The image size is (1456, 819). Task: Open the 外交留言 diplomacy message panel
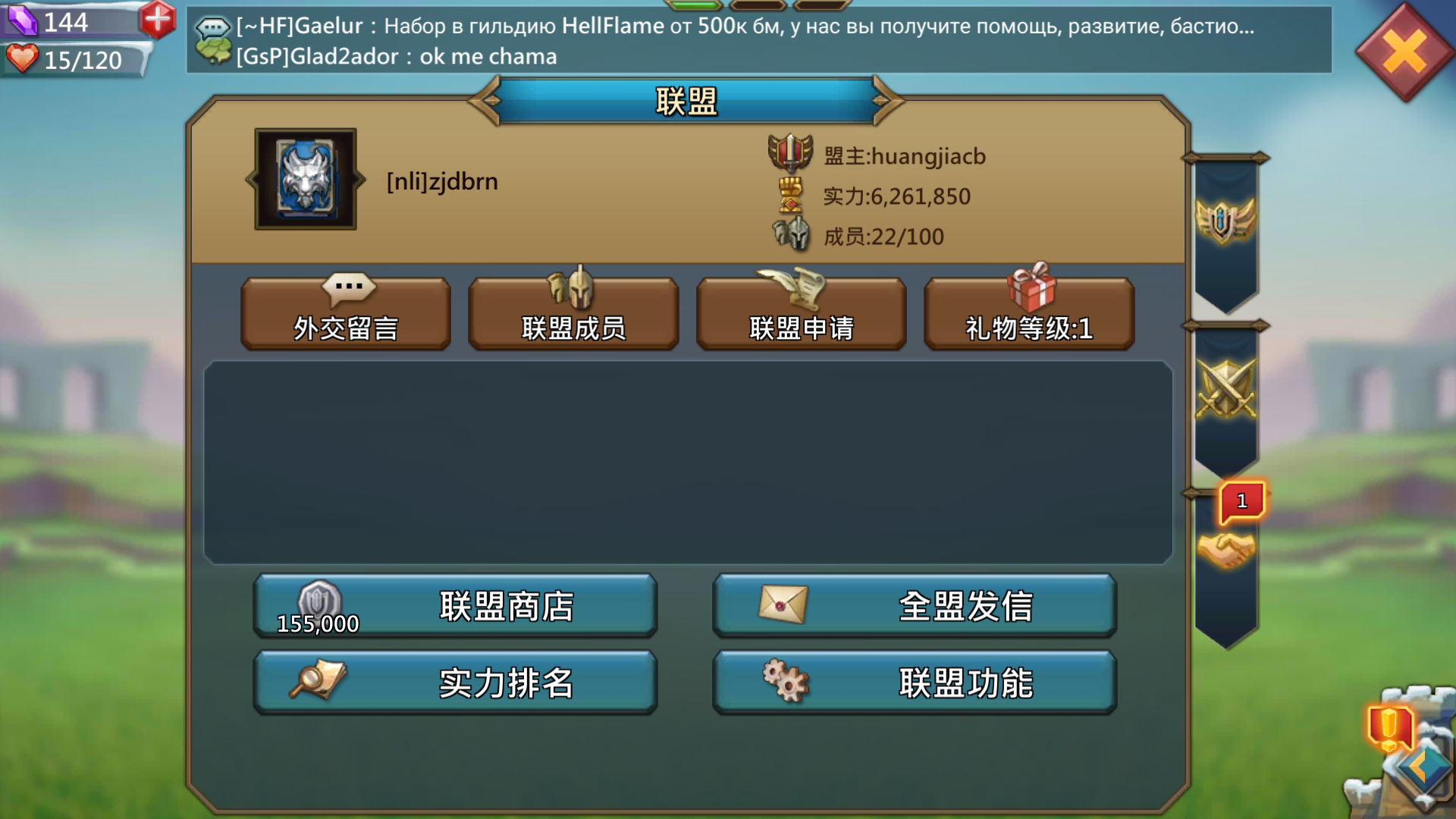click(x=345, y=313)
